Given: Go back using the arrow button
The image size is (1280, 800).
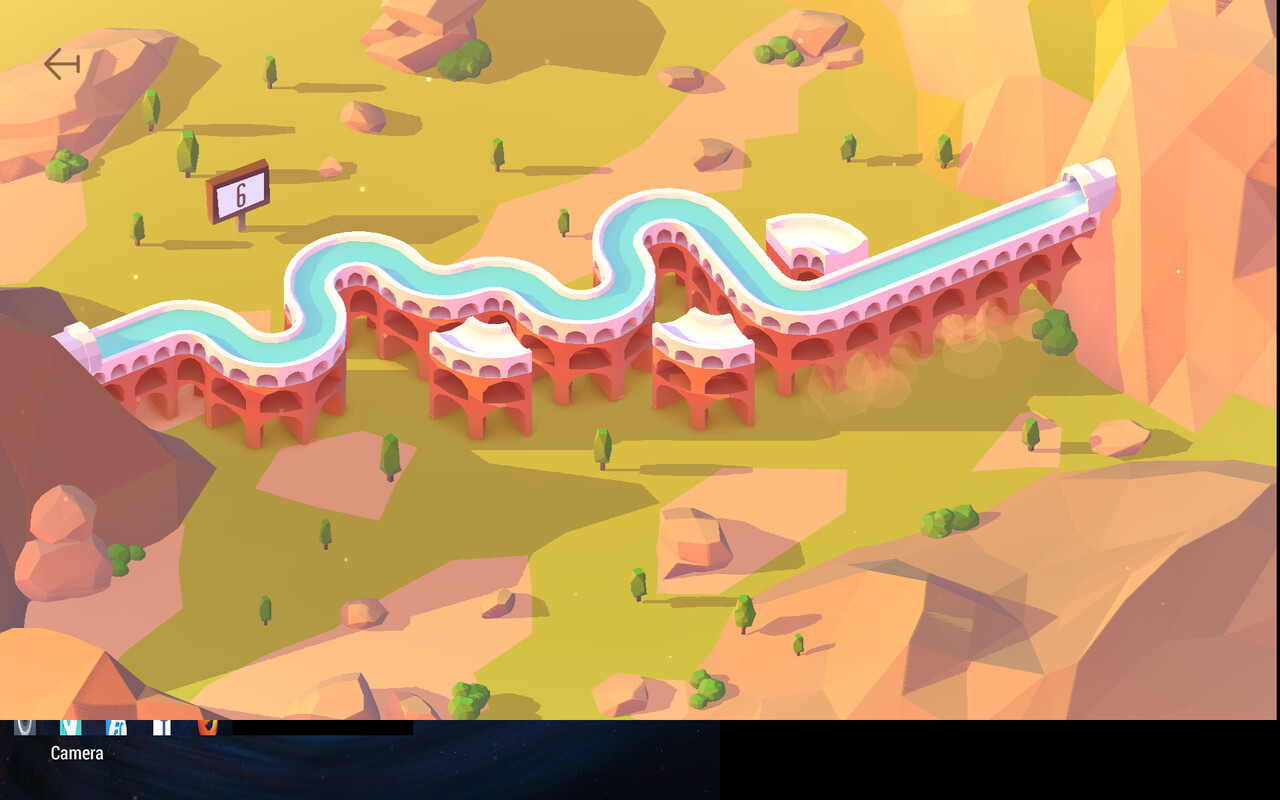Looking at the screenshot, I should coord(62,65).
